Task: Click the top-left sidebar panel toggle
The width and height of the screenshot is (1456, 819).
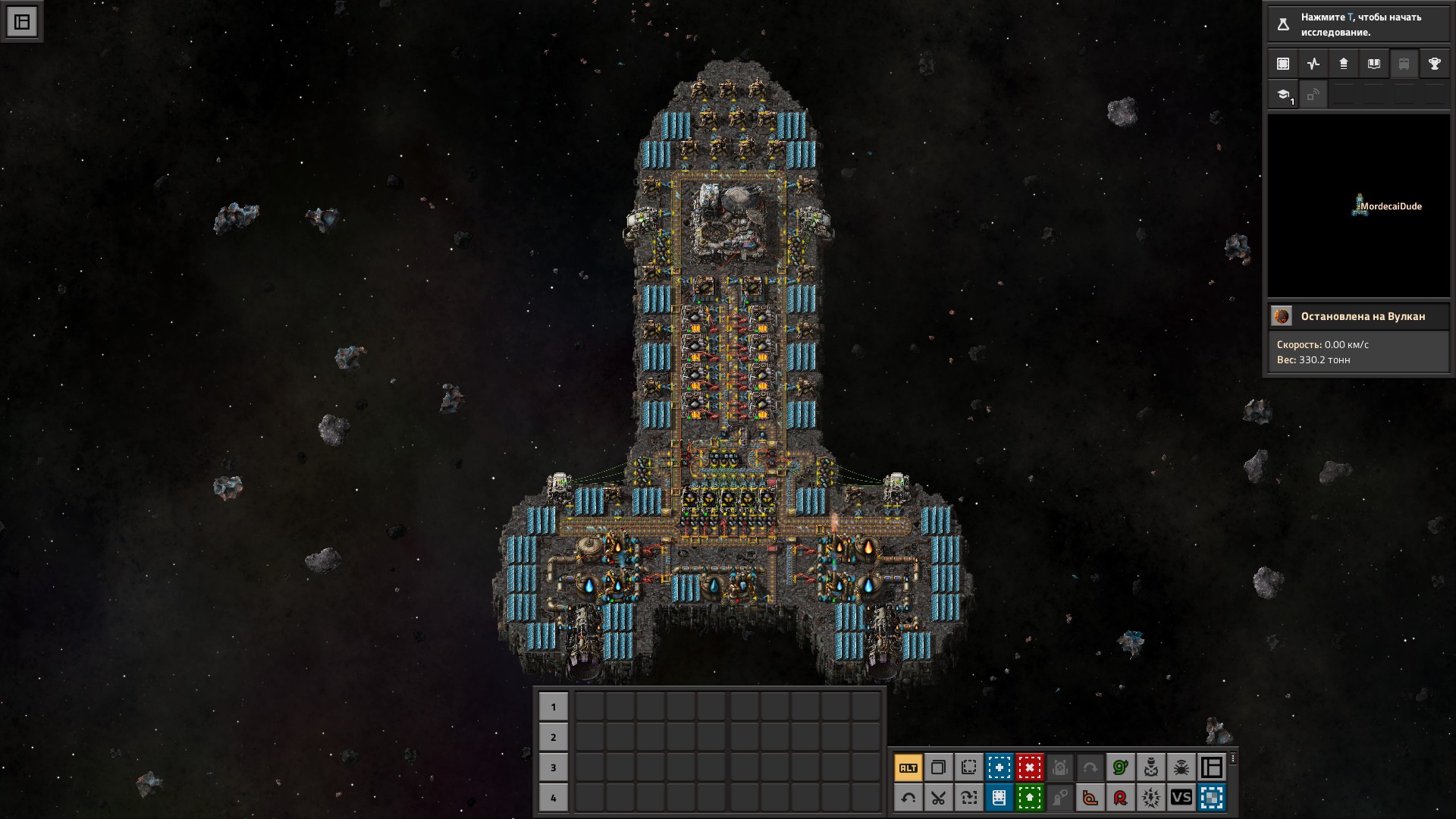Action: tap(22, 22)
